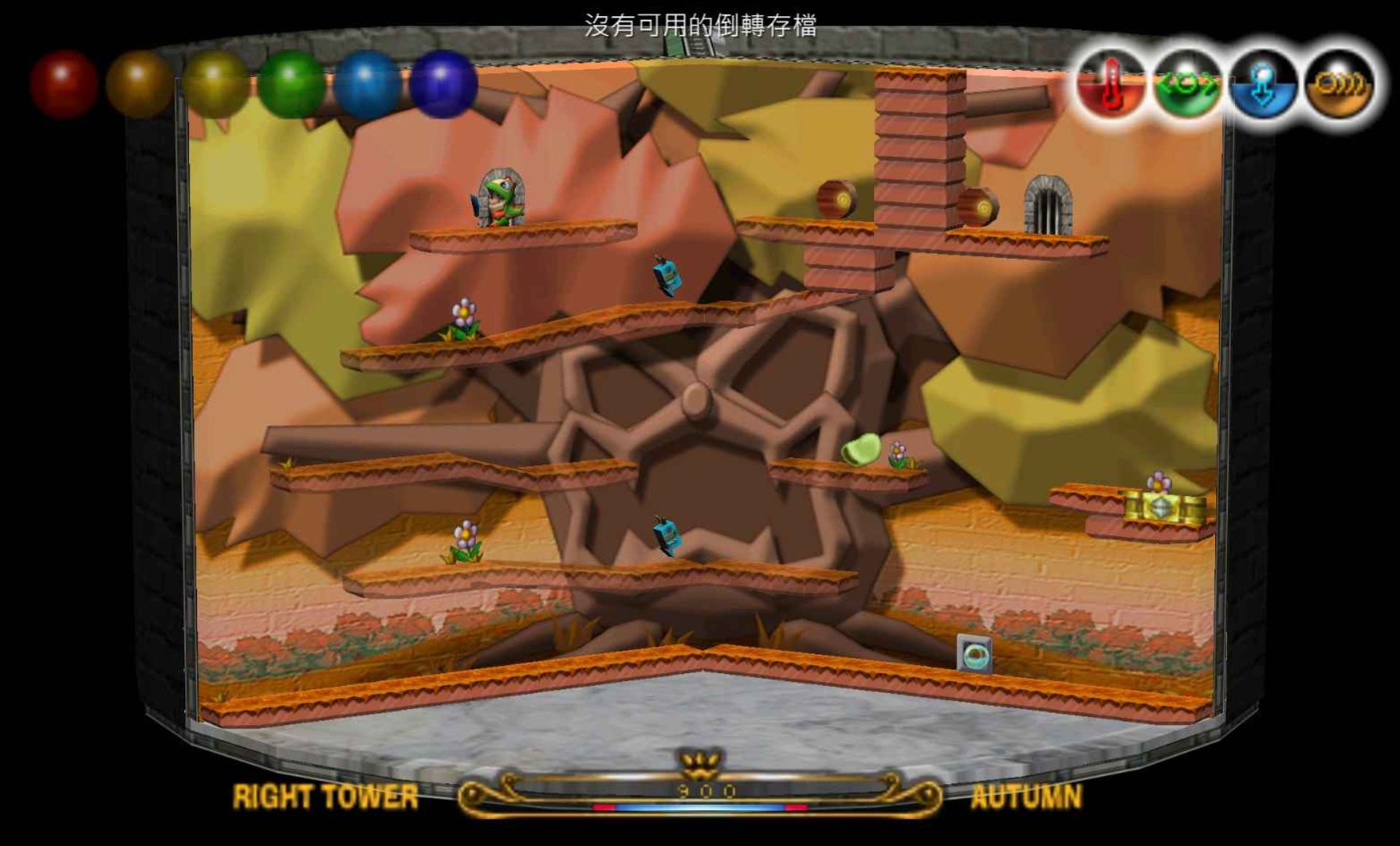Select the yellow orb in the HUD
This screenshot has width=1400, height=846.
click(215, 84)
